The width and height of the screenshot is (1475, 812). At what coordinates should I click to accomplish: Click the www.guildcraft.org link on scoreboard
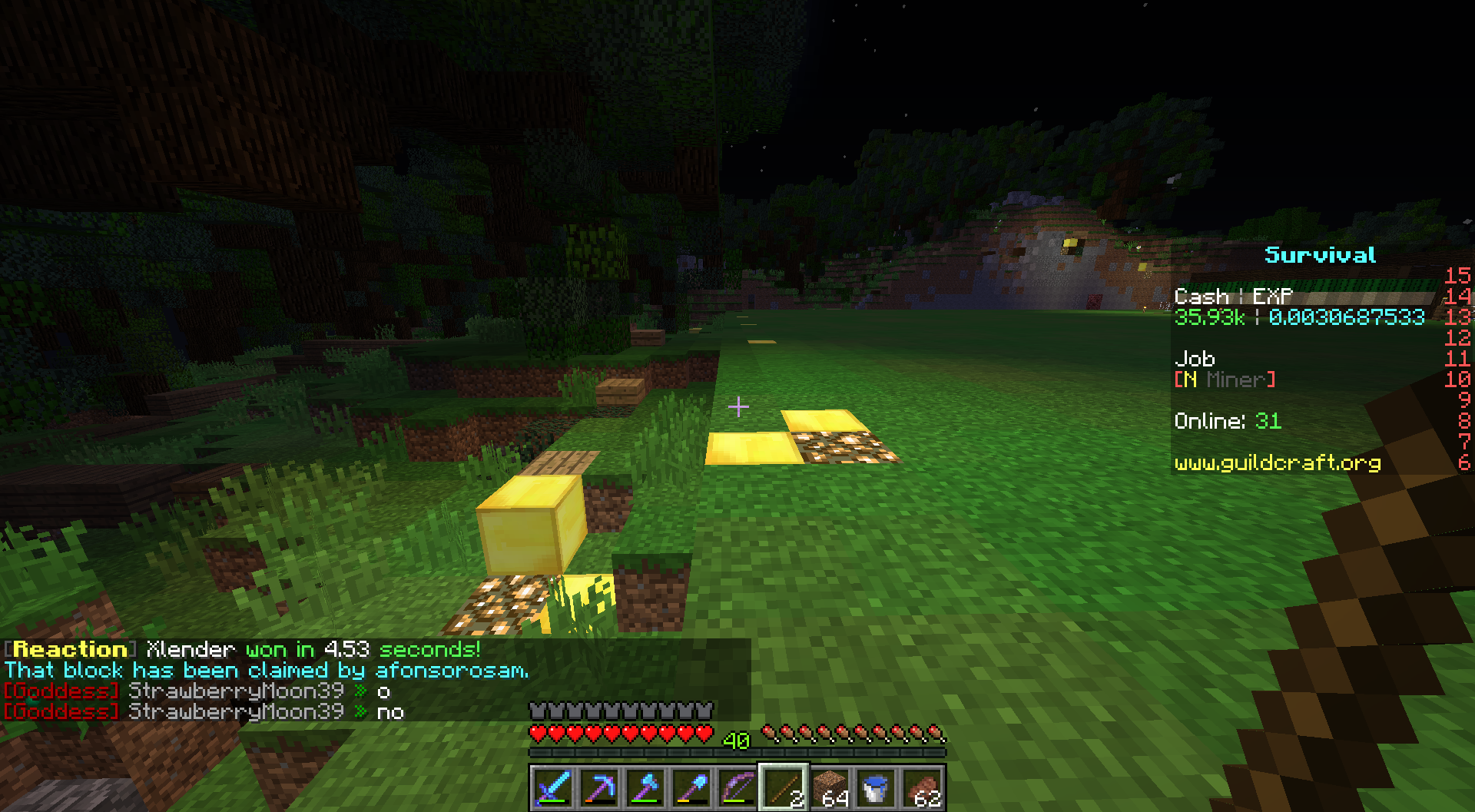pos(1277,462)
